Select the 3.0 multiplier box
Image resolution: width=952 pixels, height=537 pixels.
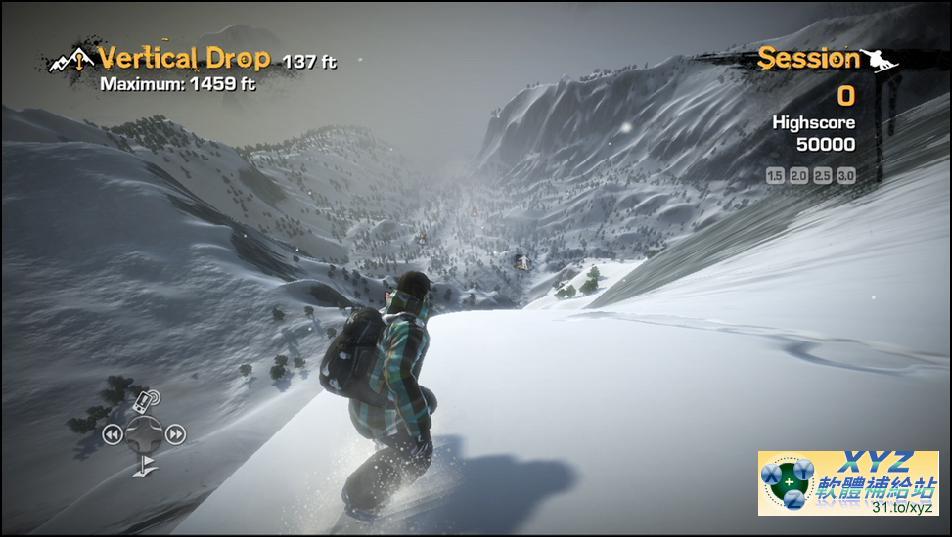846,175
